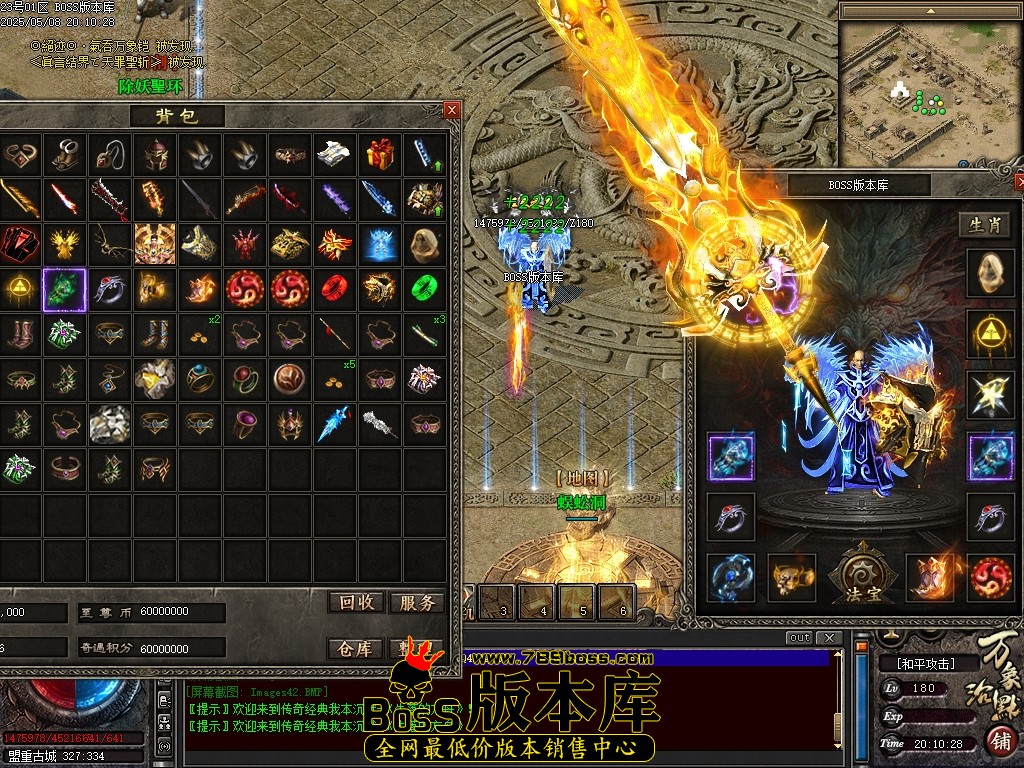Open the 铺 shop button
The width and height of the screenshot is (1024, 768).
point(999,741)
